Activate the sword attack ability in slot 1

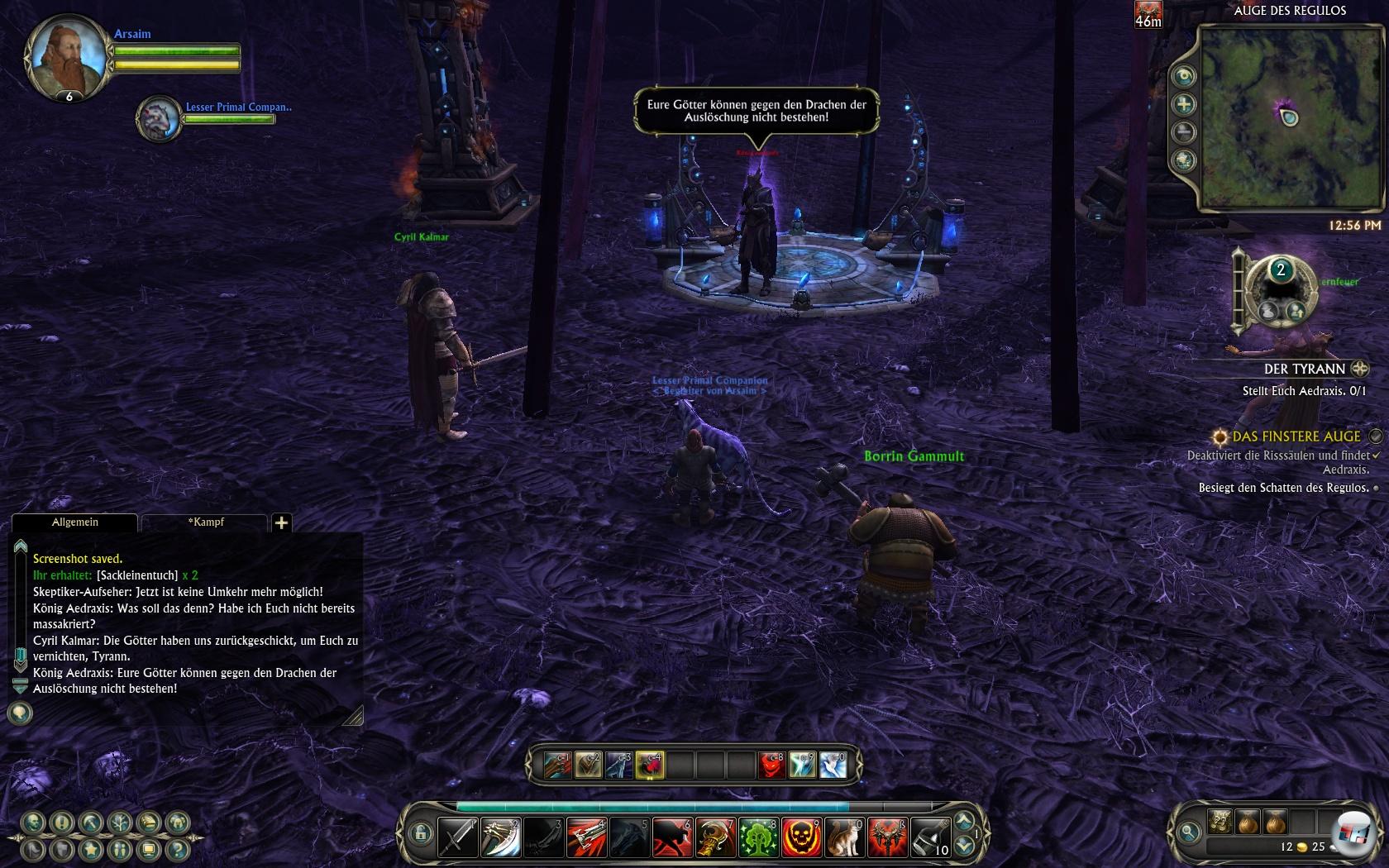457,837
